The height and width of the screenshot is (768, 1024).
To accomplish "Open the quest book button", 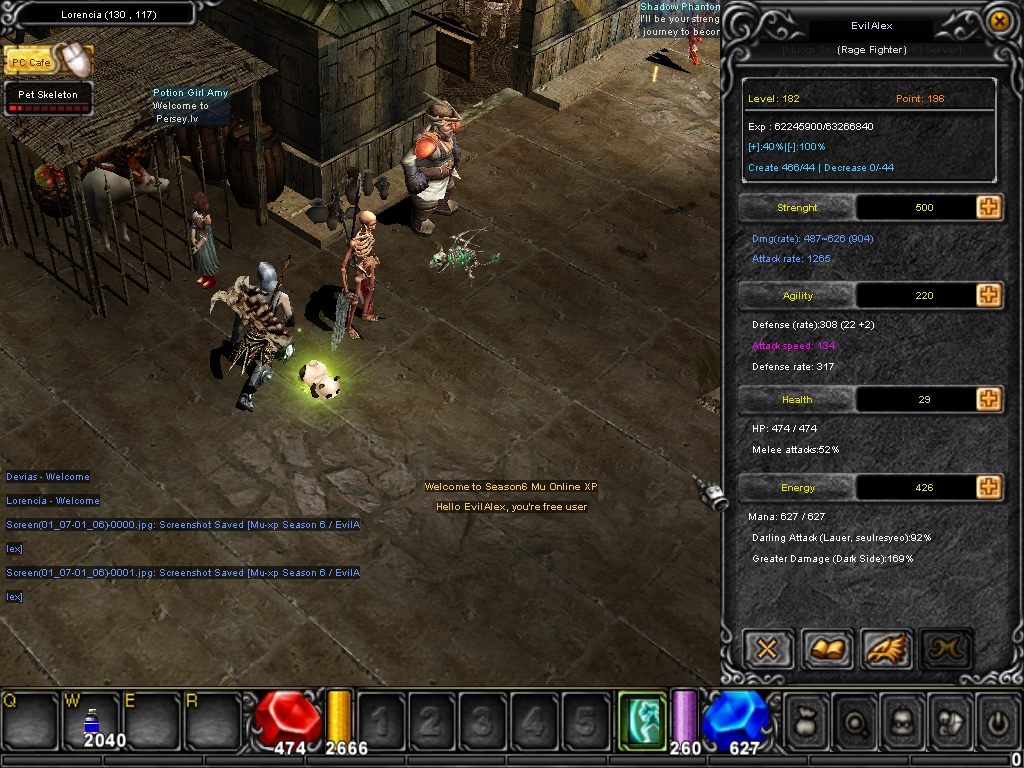I will 828,649.
